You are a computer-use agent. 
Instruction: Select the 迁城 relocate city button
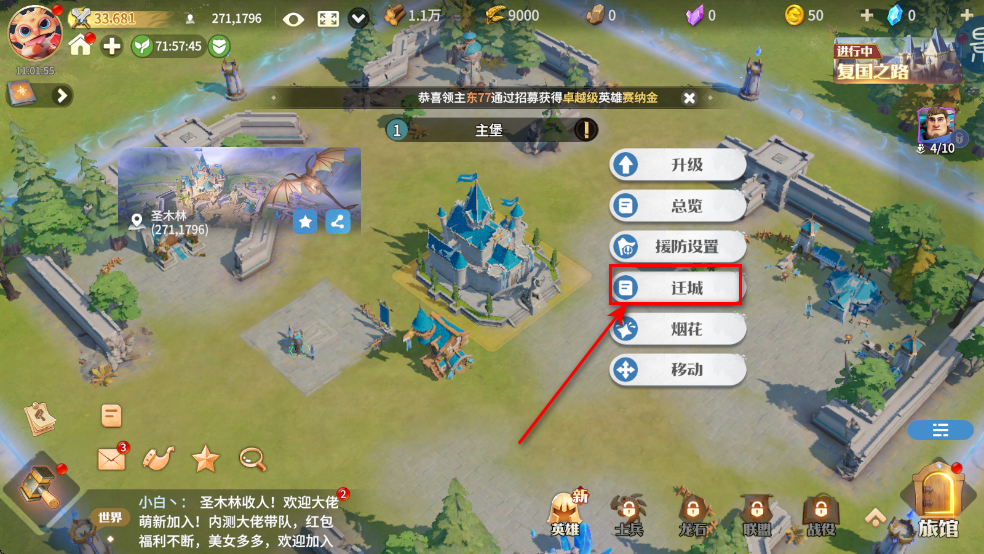click(678, 287)
